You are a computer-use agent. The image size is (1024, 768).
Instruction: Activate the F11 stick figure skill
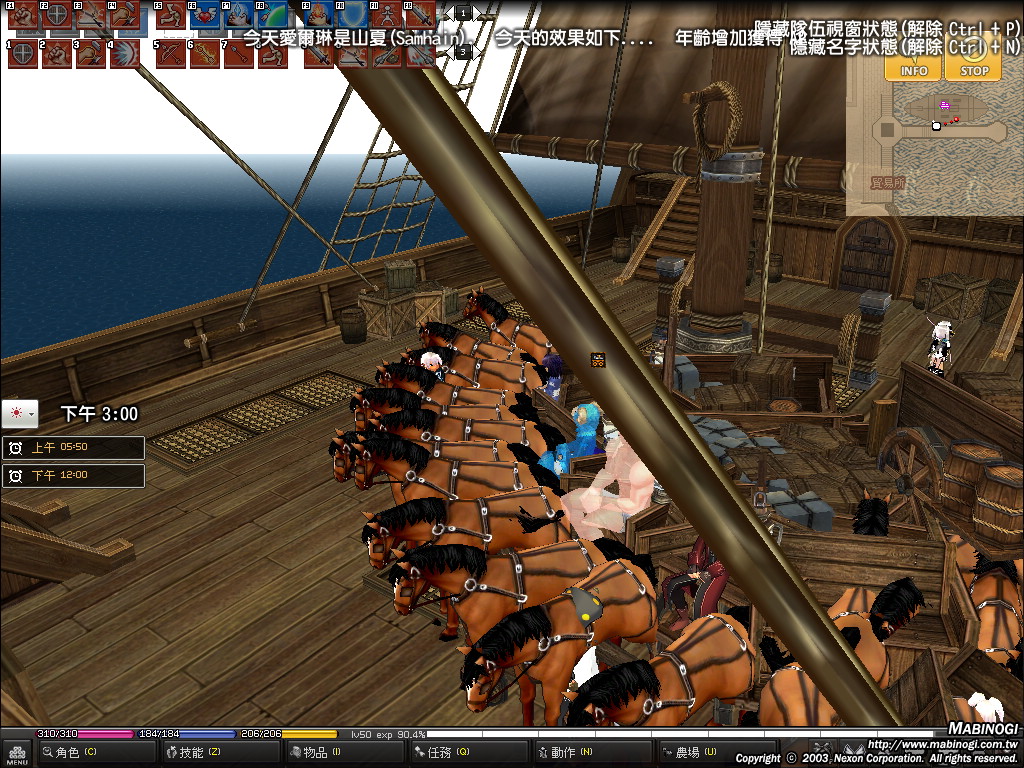tap(385, 17)
